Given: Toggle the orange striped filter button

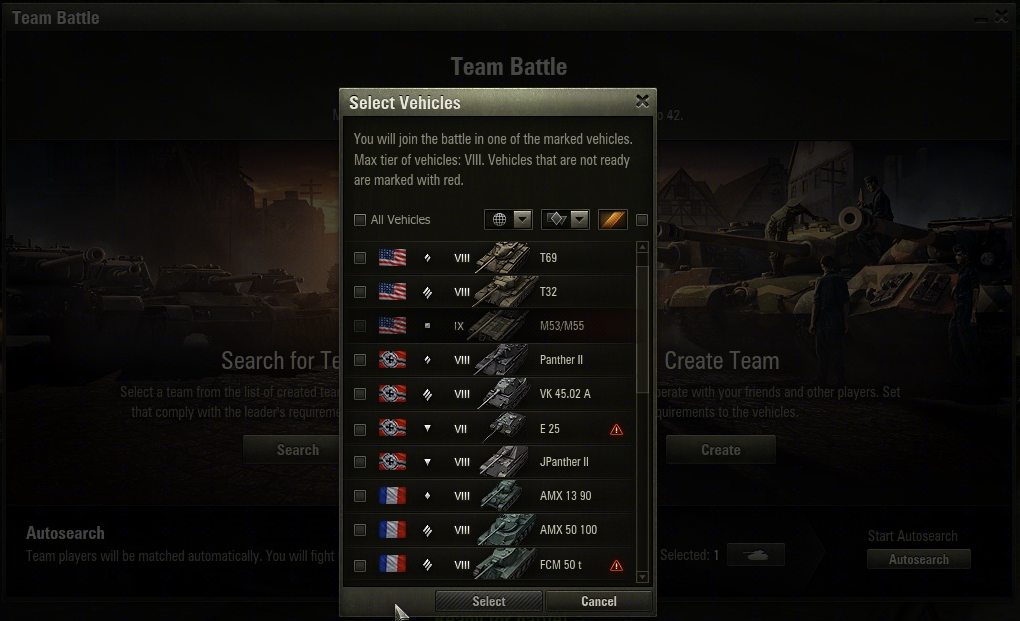Looking at the screenshot, I should tap(613, 220).
